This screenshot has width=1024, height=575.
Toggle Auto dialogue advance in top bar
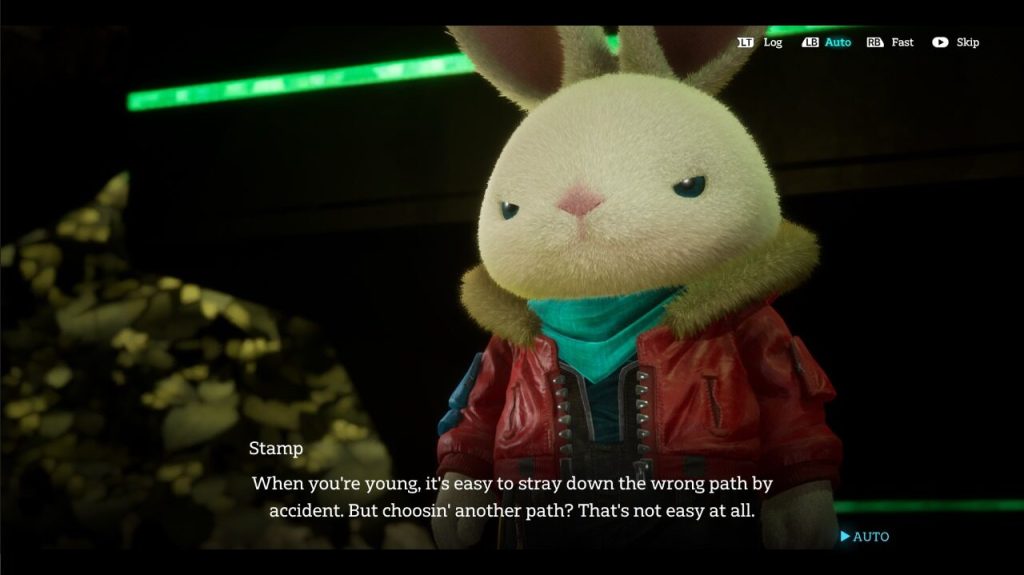(x=827, y=43)
